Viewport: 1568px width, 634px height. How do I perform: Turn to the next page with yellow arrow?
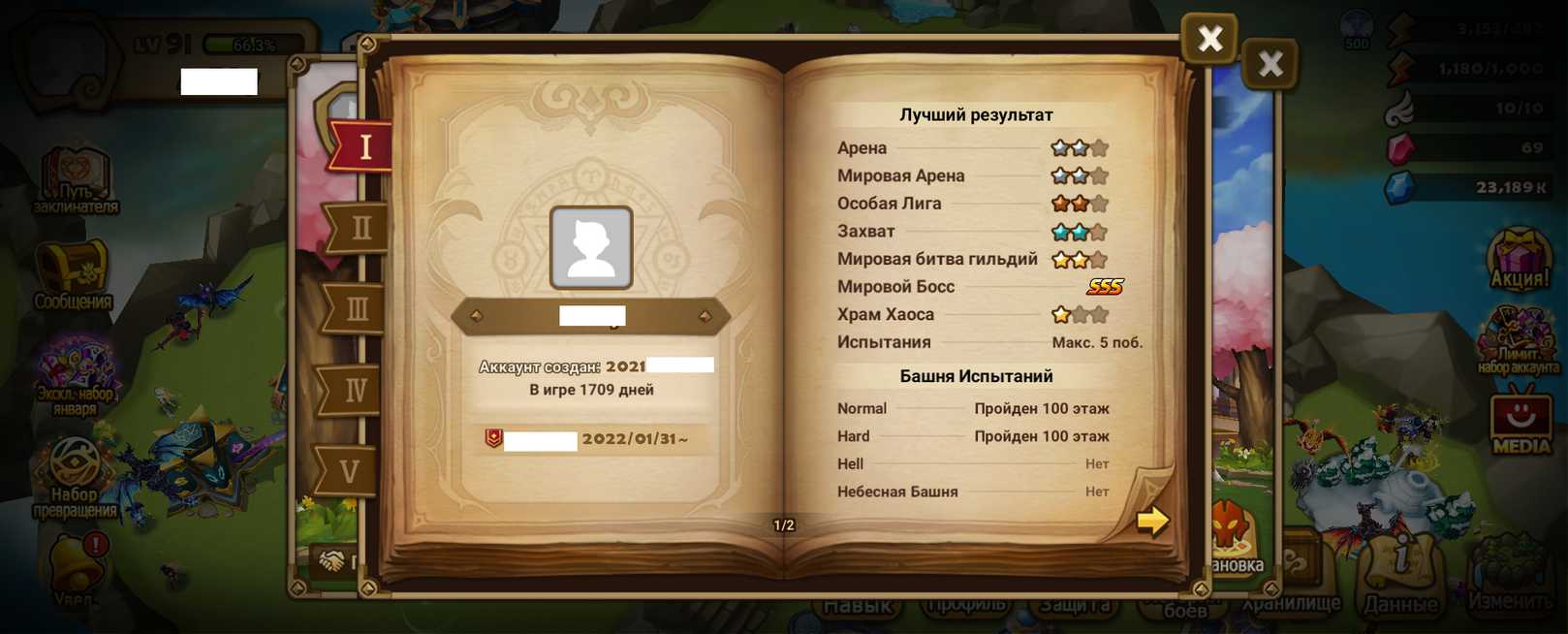[x=1152, y=521]
